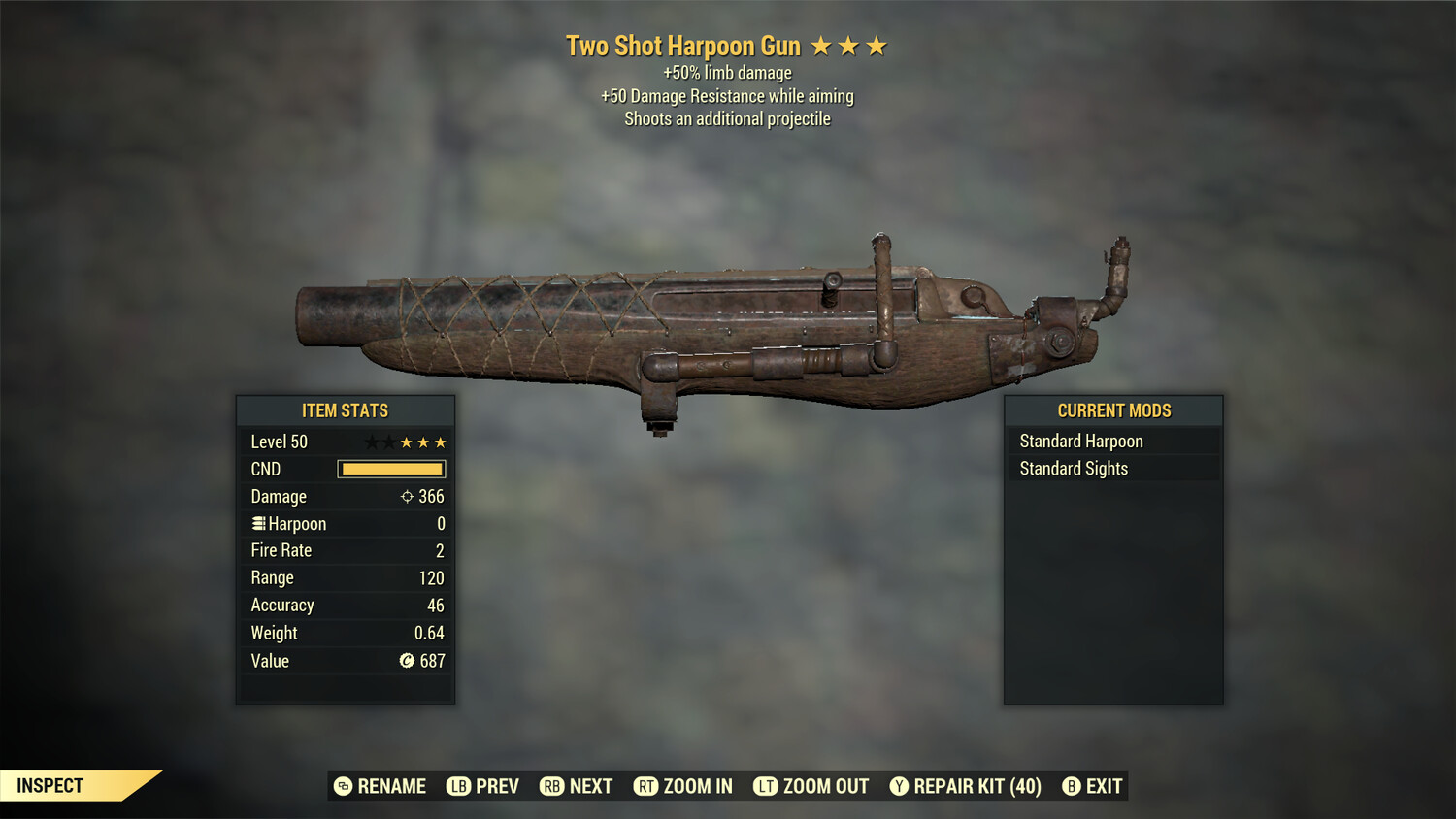Select the Harpoon ammo icon in Item Stats

tap(257, 523)
